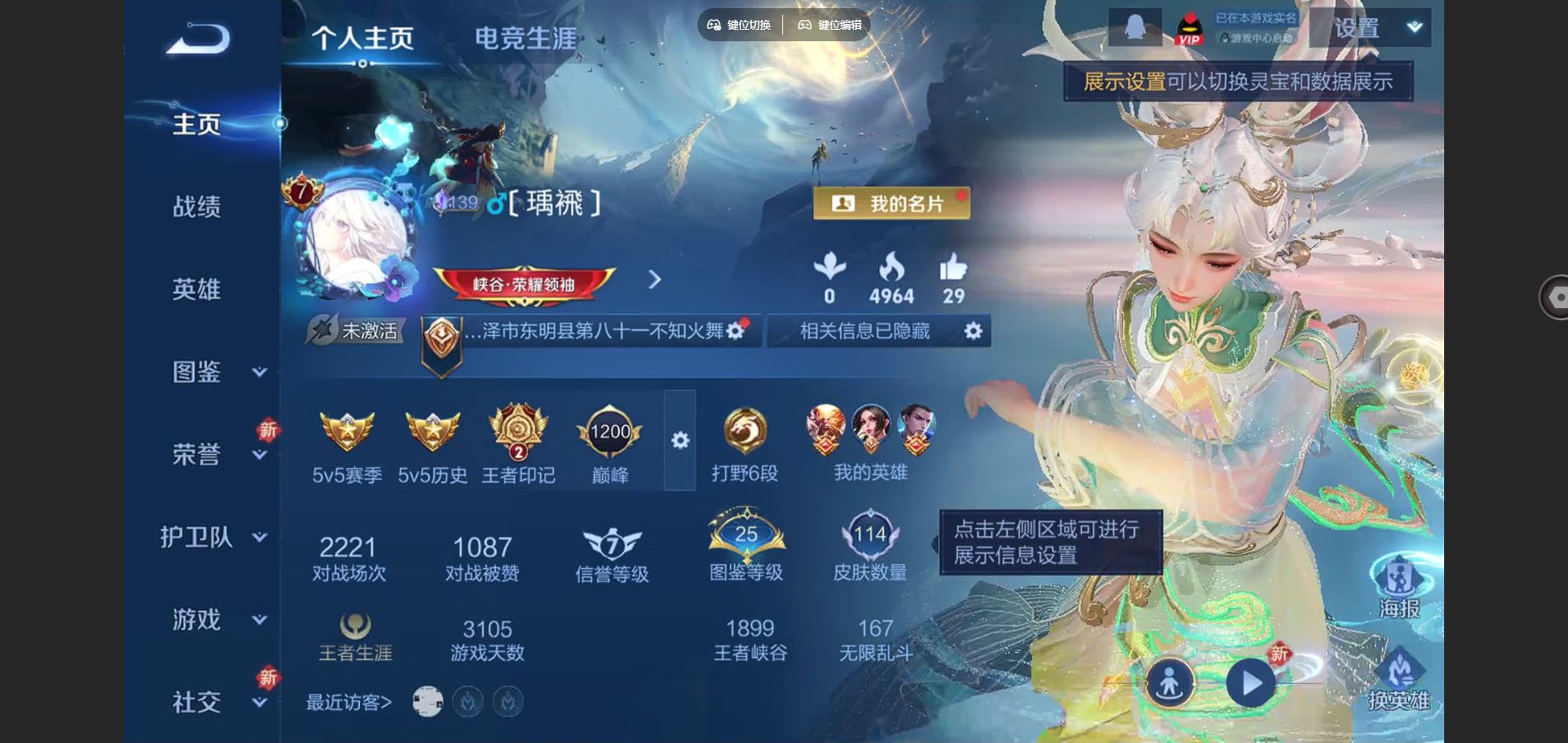
Task: Open 我的名片 card button
Action: [890, 202]
